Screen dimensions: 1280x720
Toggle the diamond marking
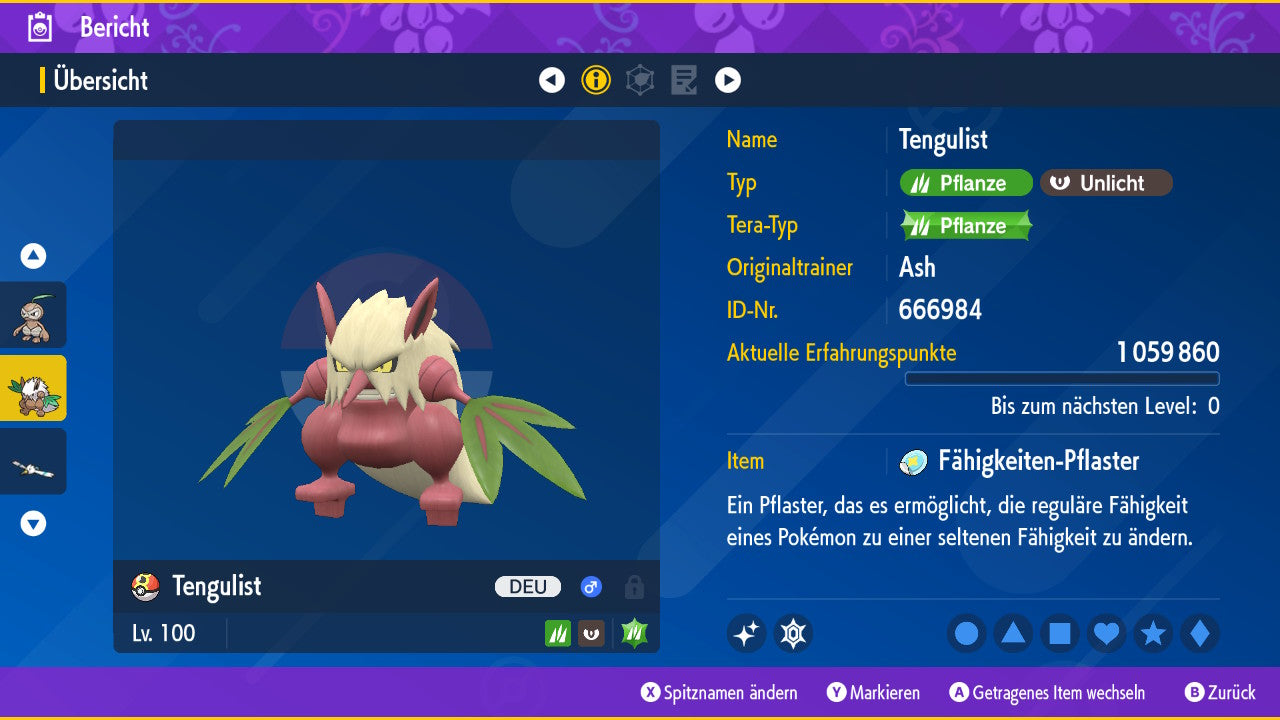point(1200,633)
